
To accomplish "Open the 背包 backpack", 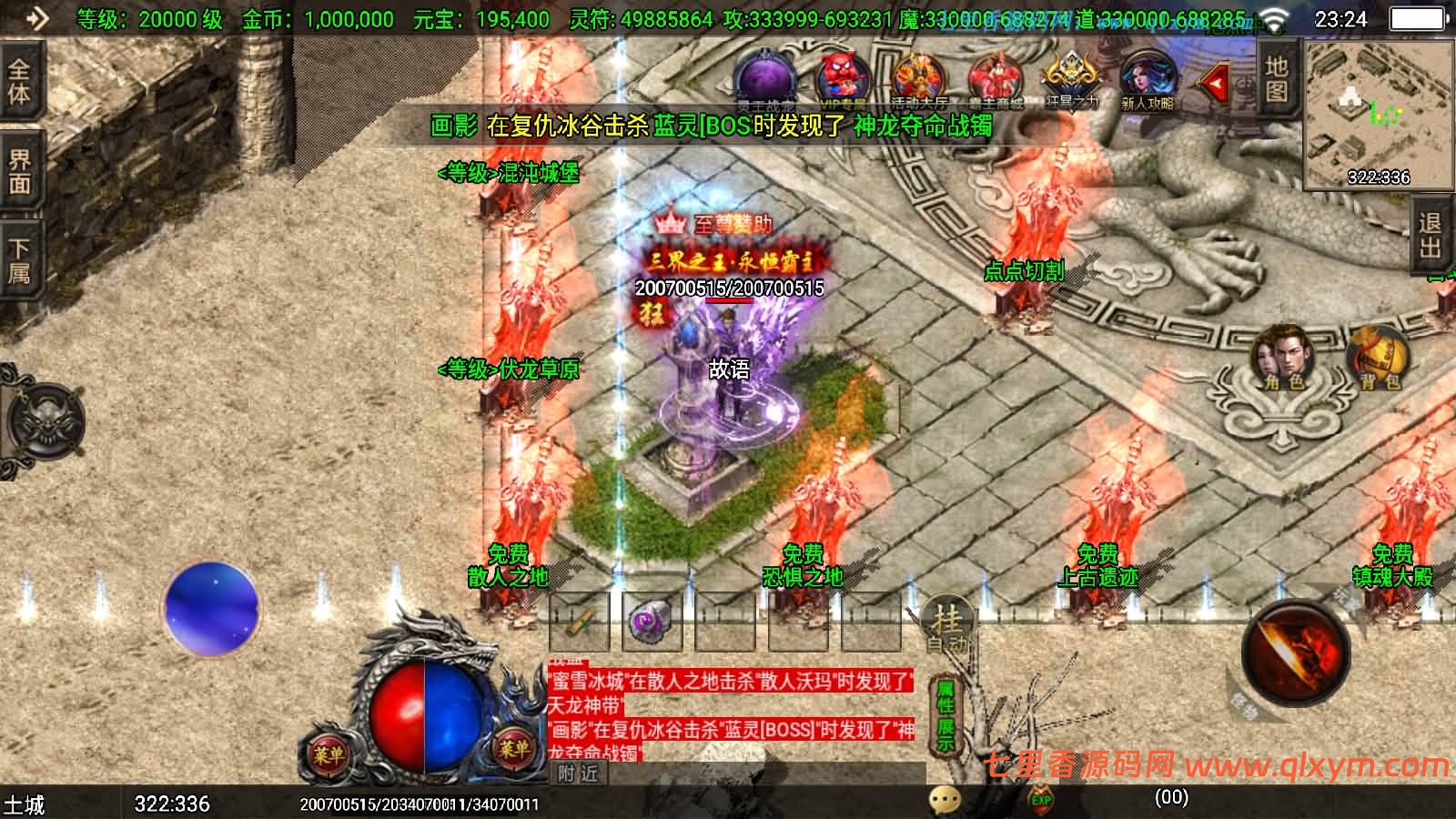I will (x=1379, y=358).
